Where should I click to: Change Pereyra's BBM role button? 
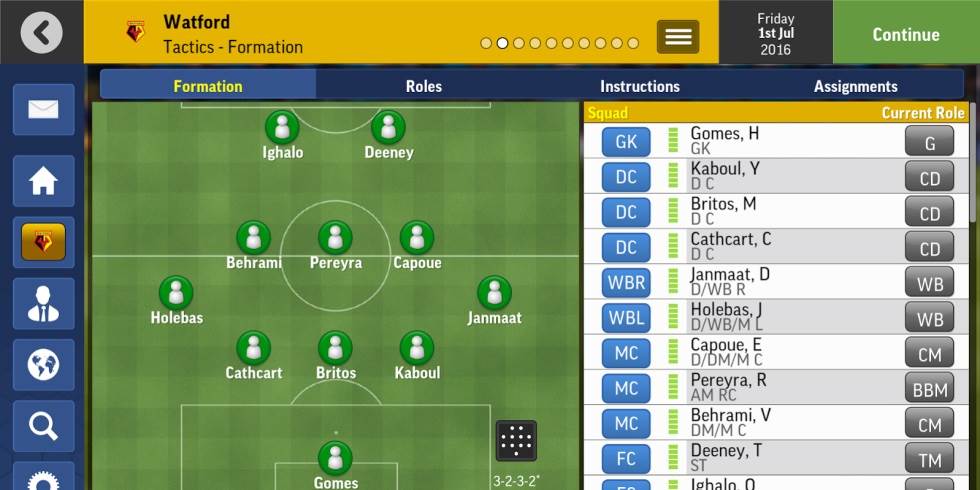(929, 389)
